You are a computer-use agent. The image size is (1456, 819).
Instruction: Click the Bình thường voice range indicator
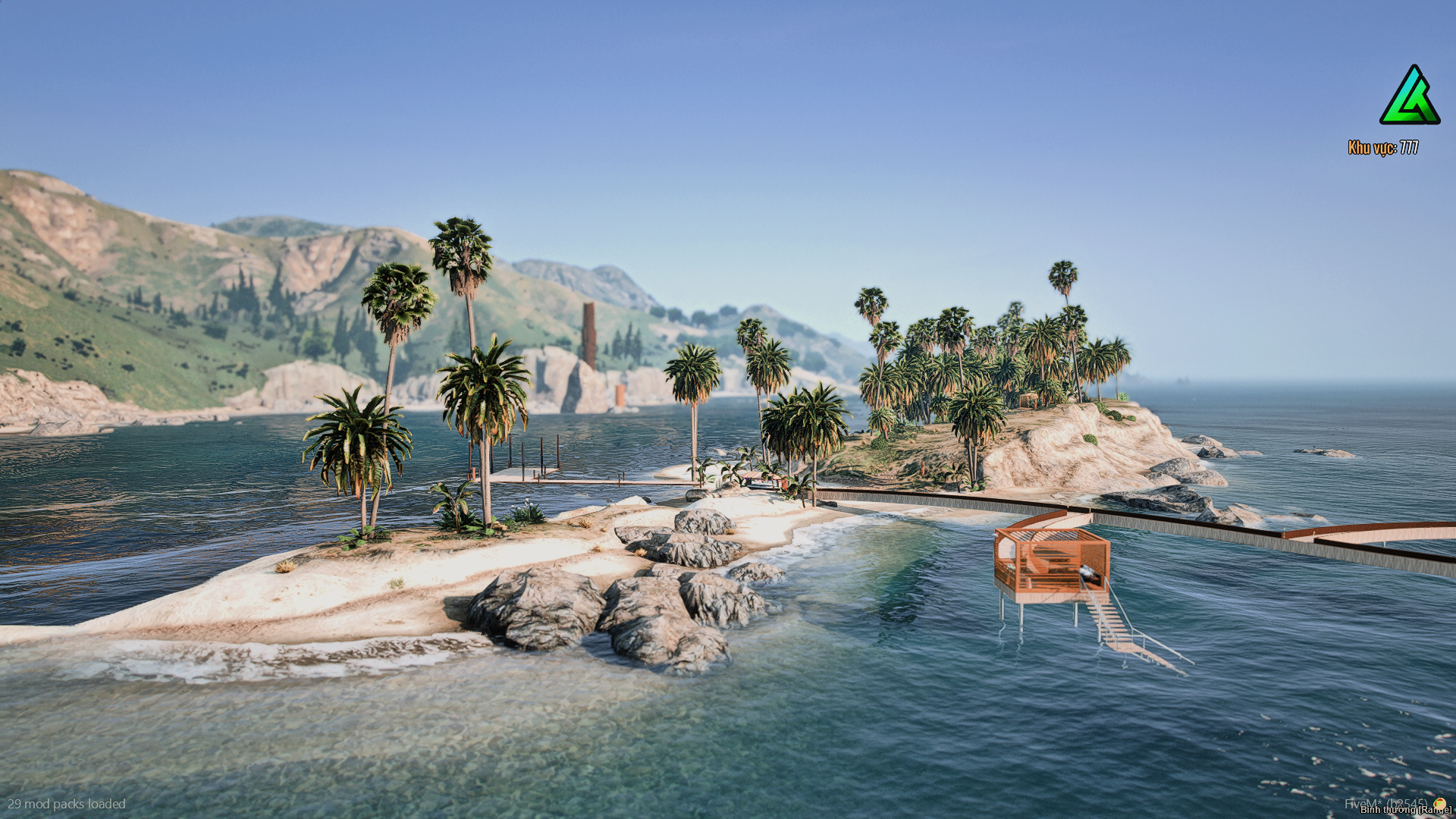click(1404, 810)
